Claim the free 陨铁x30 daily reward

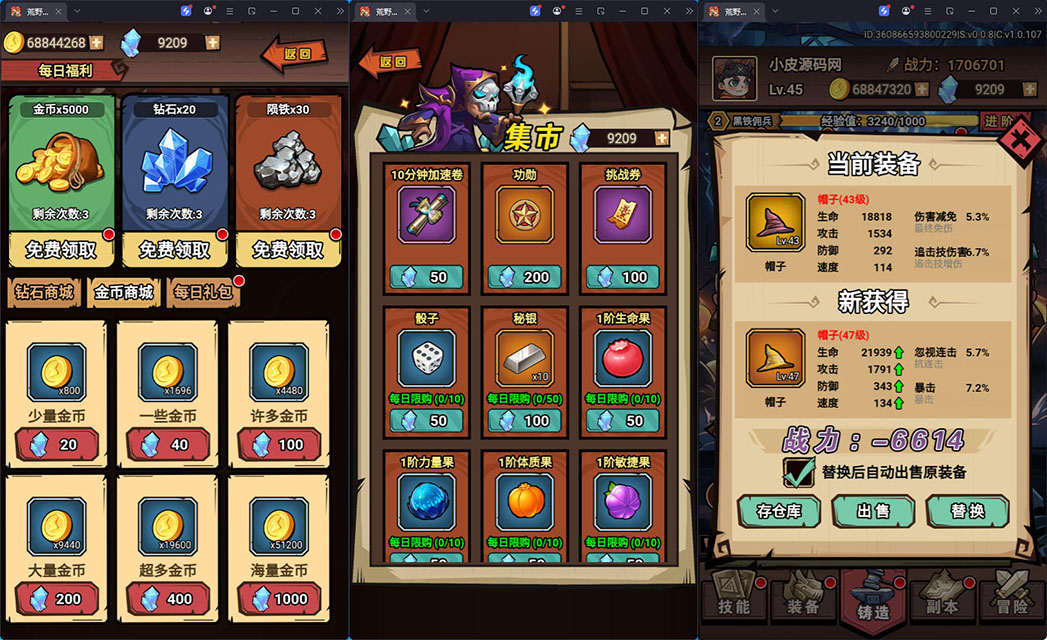pyautogui.click(x=287, y=249)
